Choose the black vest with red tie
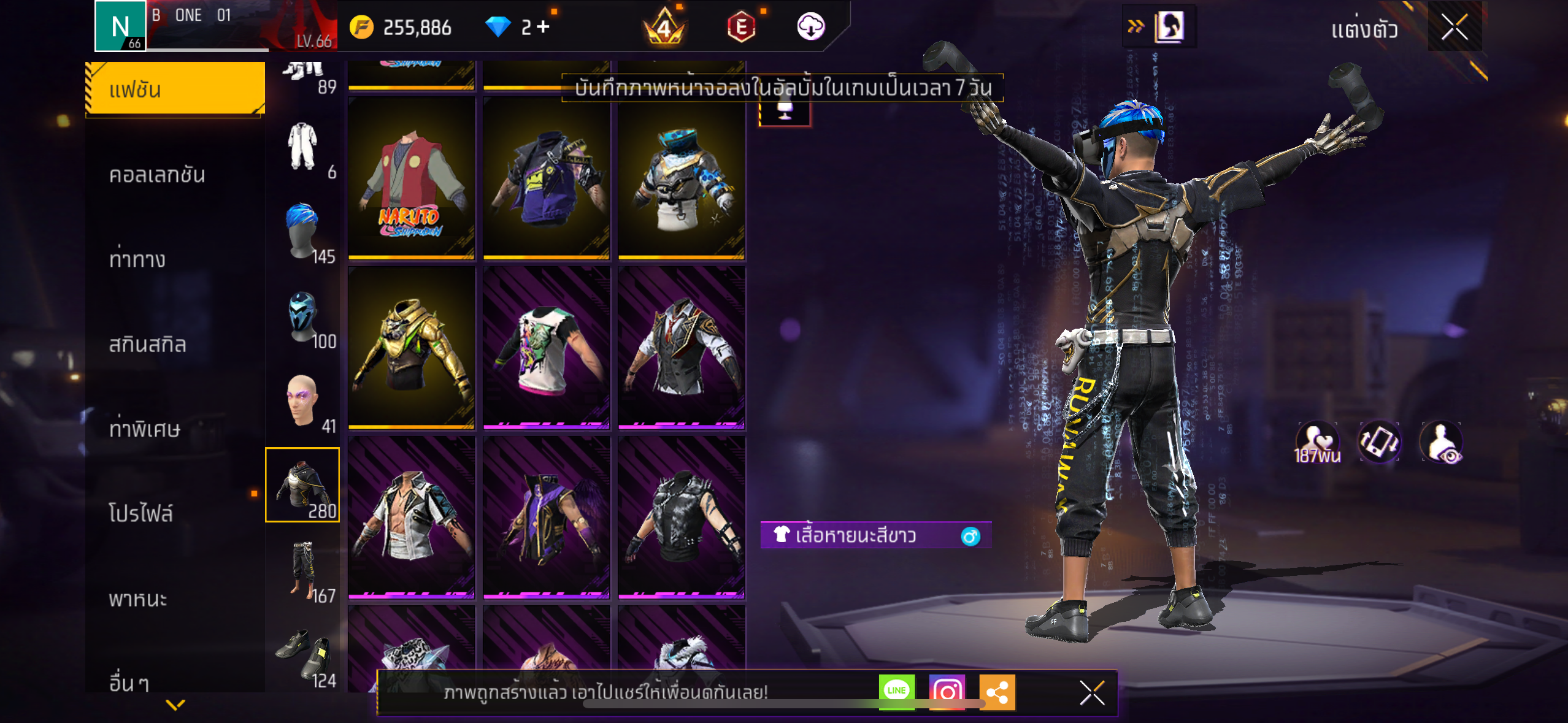 (682, 348)
